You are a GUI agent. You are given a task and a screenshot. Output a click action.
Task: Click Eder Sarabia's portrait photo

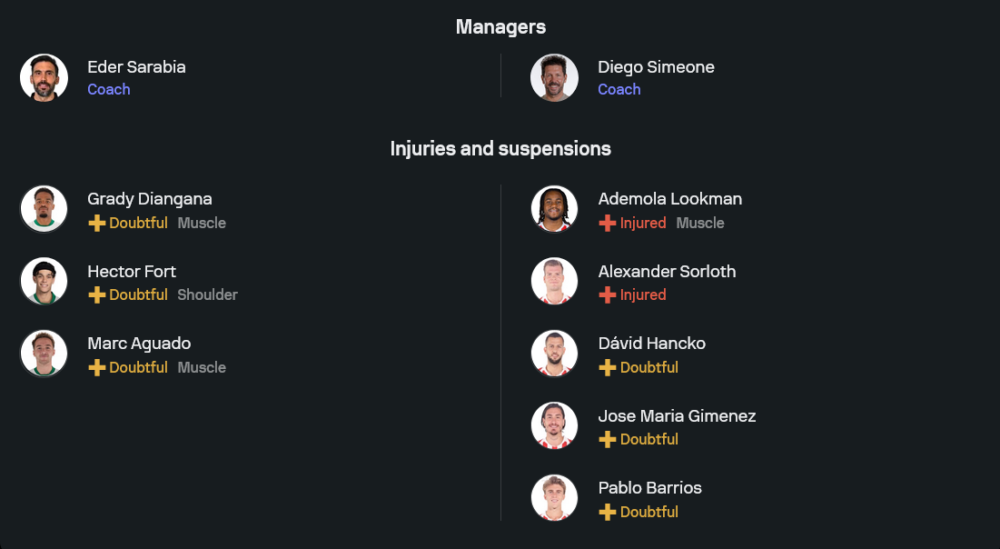pyautogui.click(x=44, y=78)
